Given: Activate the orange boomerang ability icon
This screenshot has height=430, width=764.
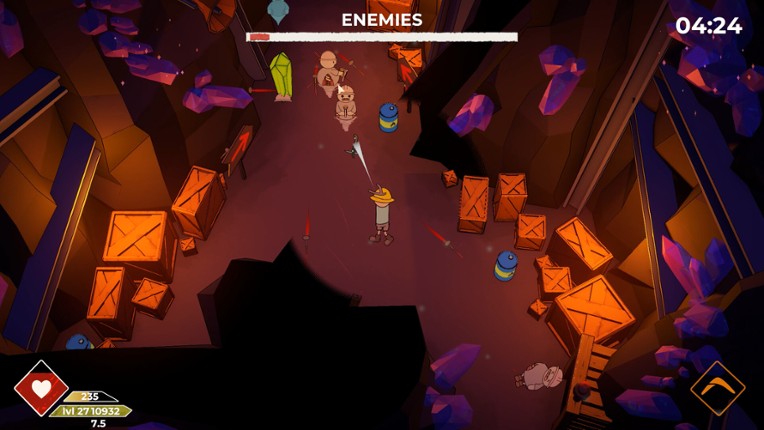Looking at the screenshot, I should point(717,388).
